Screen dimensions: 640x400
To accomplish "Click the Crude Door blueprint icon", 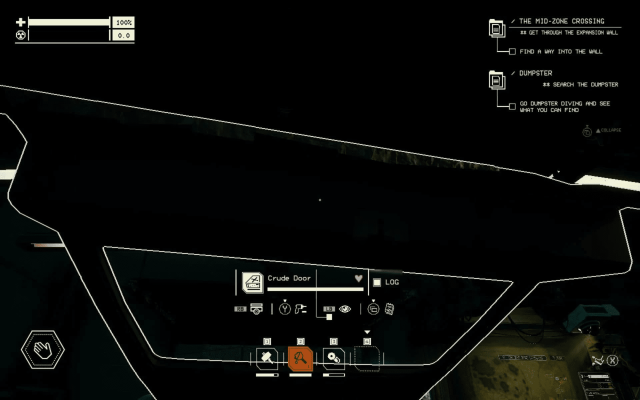I will tap(252, 281).
